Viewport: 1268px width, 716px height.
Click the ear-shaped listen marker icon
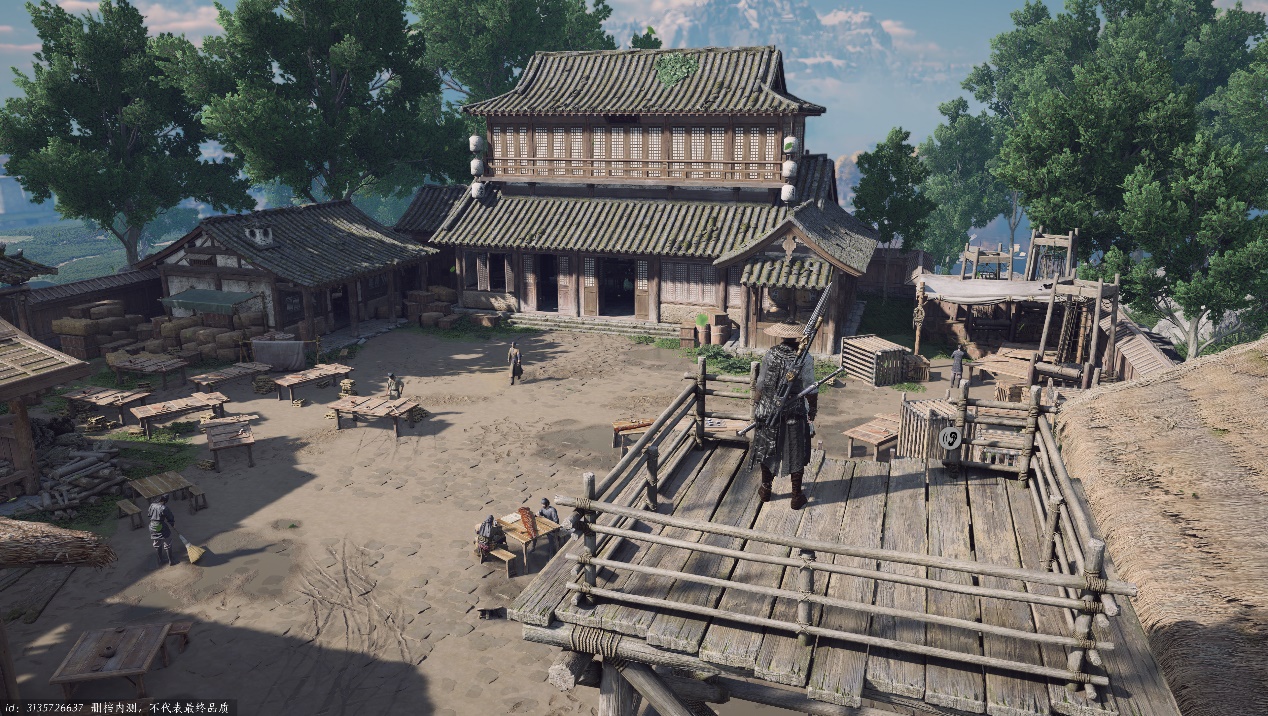[952, 437]
